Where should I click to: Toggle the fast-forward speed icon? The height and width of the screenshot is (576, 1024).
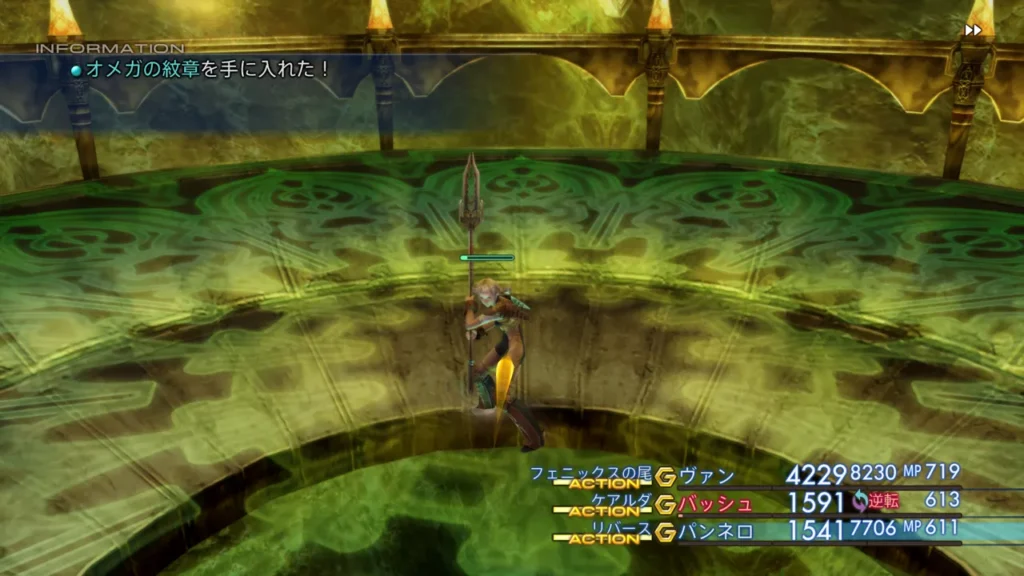(973, 30)
